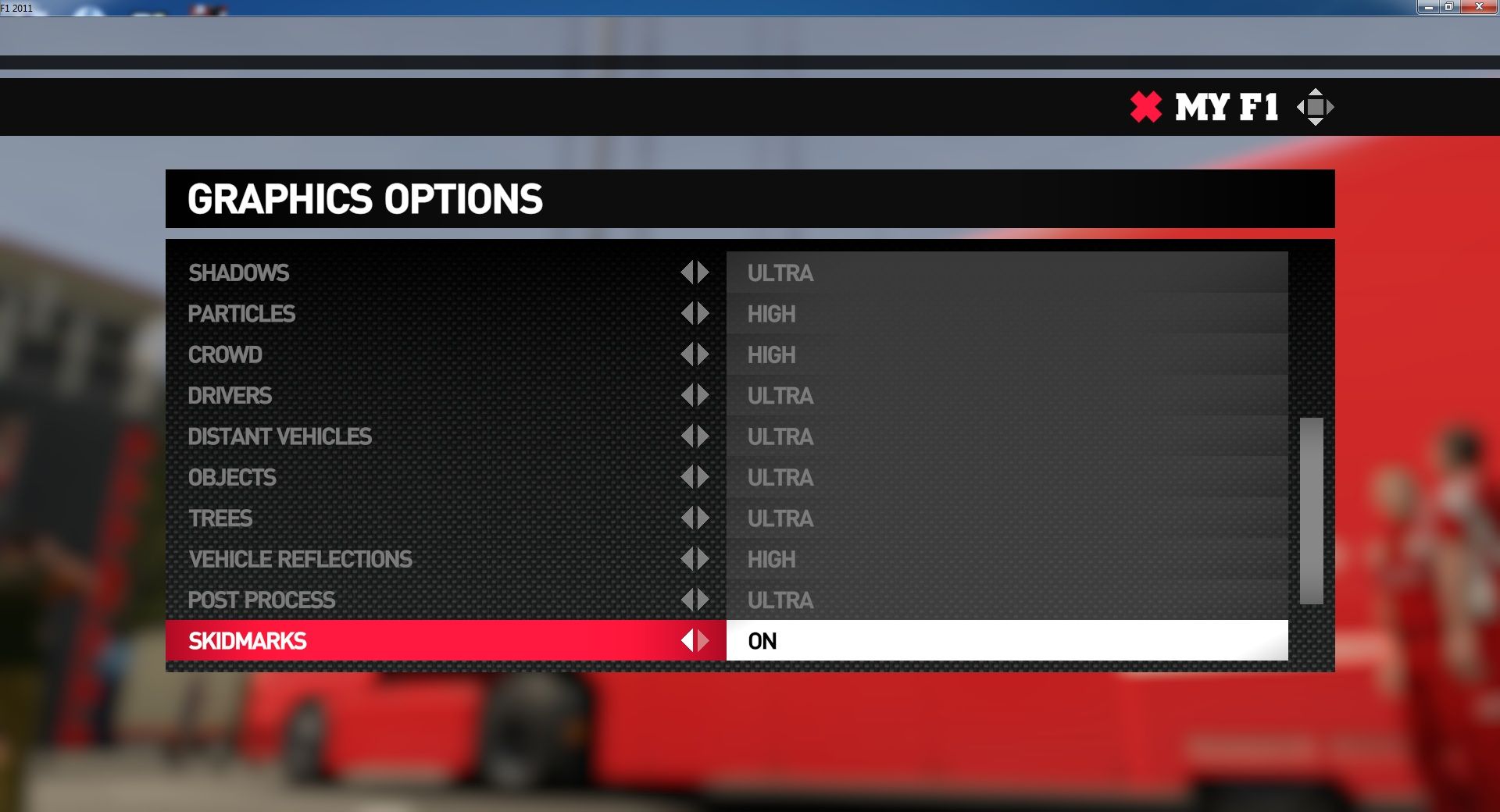This screenshot has width=1500, height=812.
Task: Close the F1 2011 window
Action: [x=1478, y=7]
